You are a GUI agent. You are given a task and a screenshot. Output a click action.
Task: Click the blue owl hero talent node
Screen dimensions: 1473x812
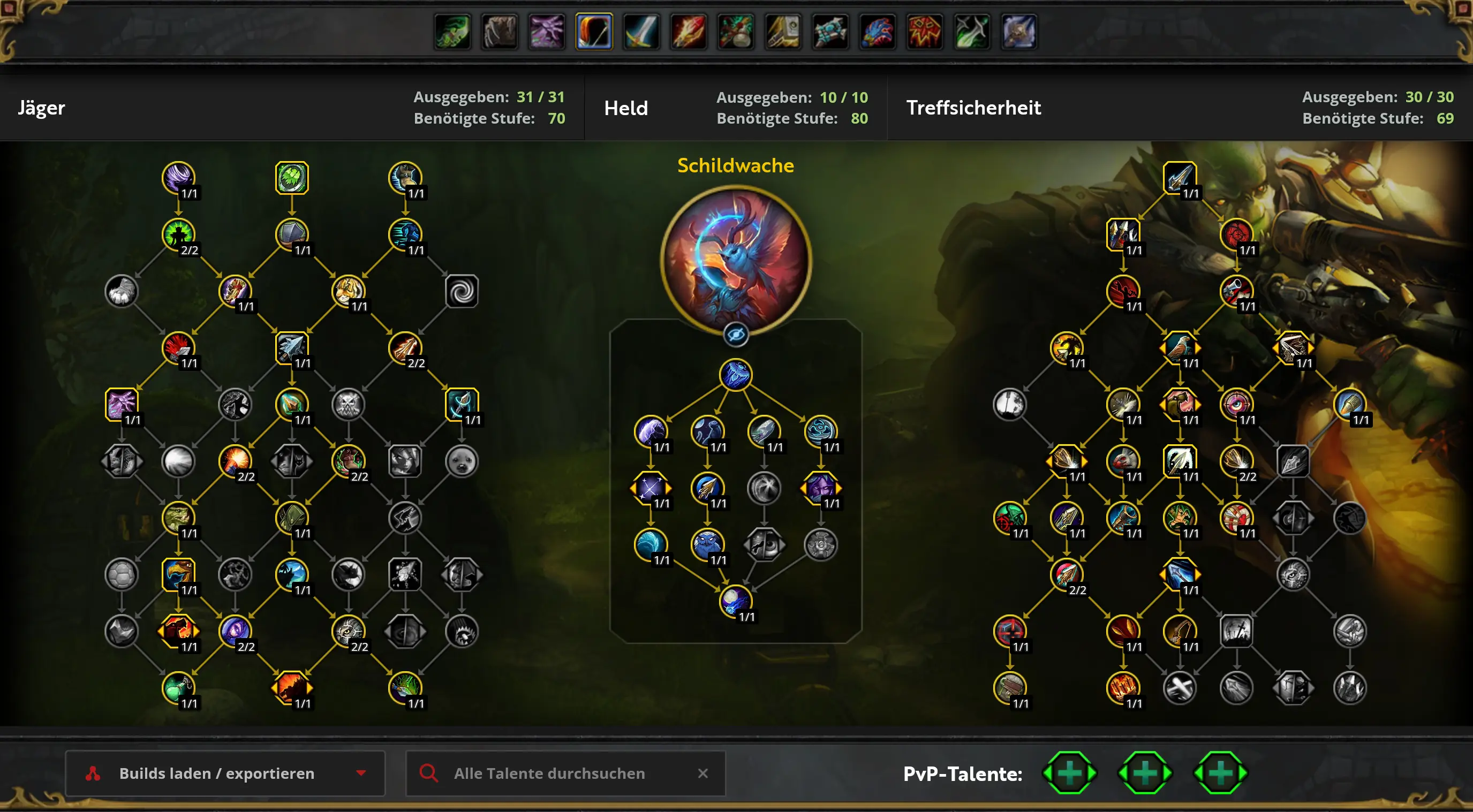coord(707,544)
